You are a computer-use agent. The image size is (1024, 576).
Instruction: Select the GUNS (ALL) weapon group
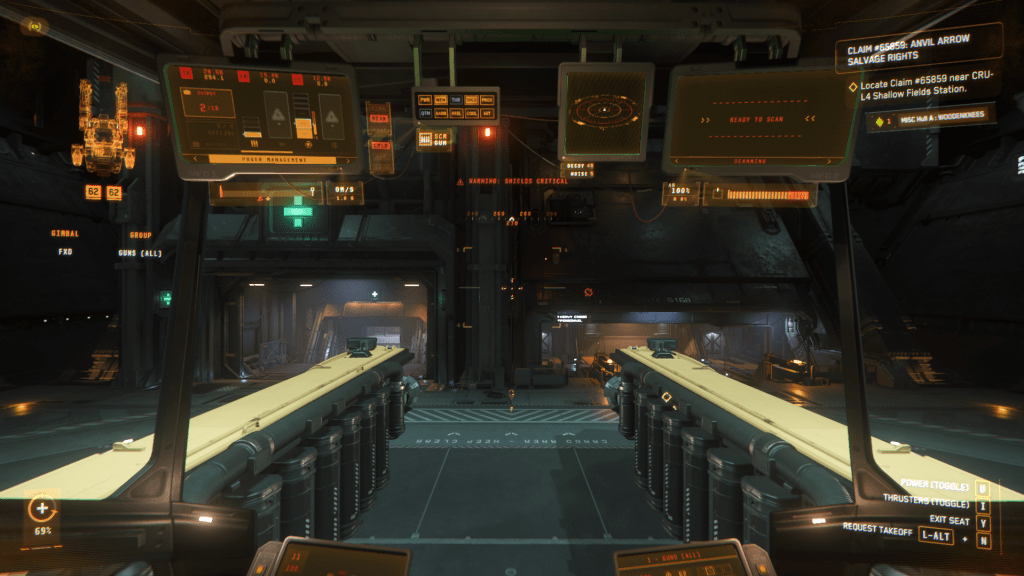pyautogui.click(x=139, y=253)
